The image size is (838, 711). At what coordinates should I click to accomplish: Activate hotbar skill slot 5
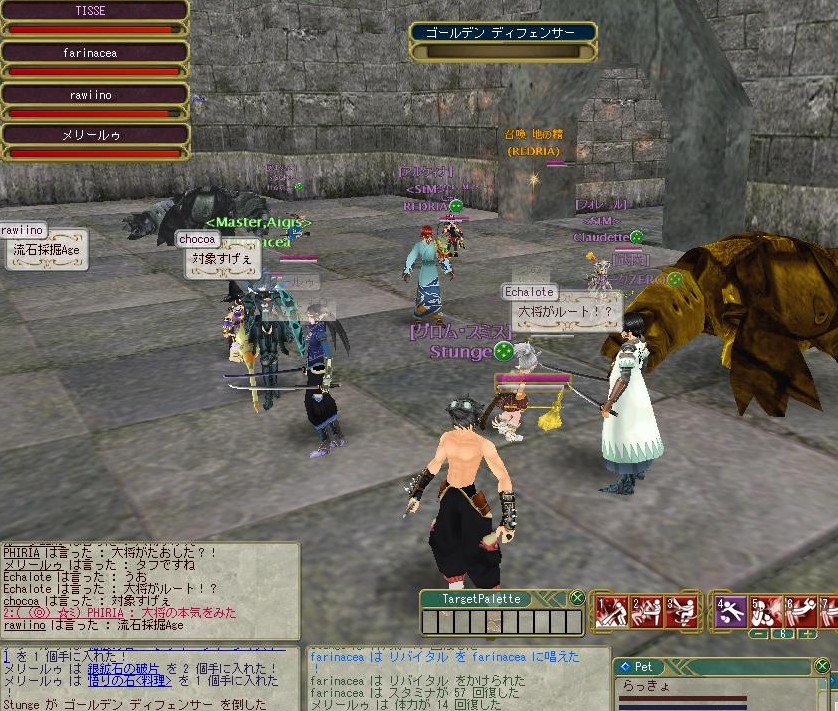766,612
